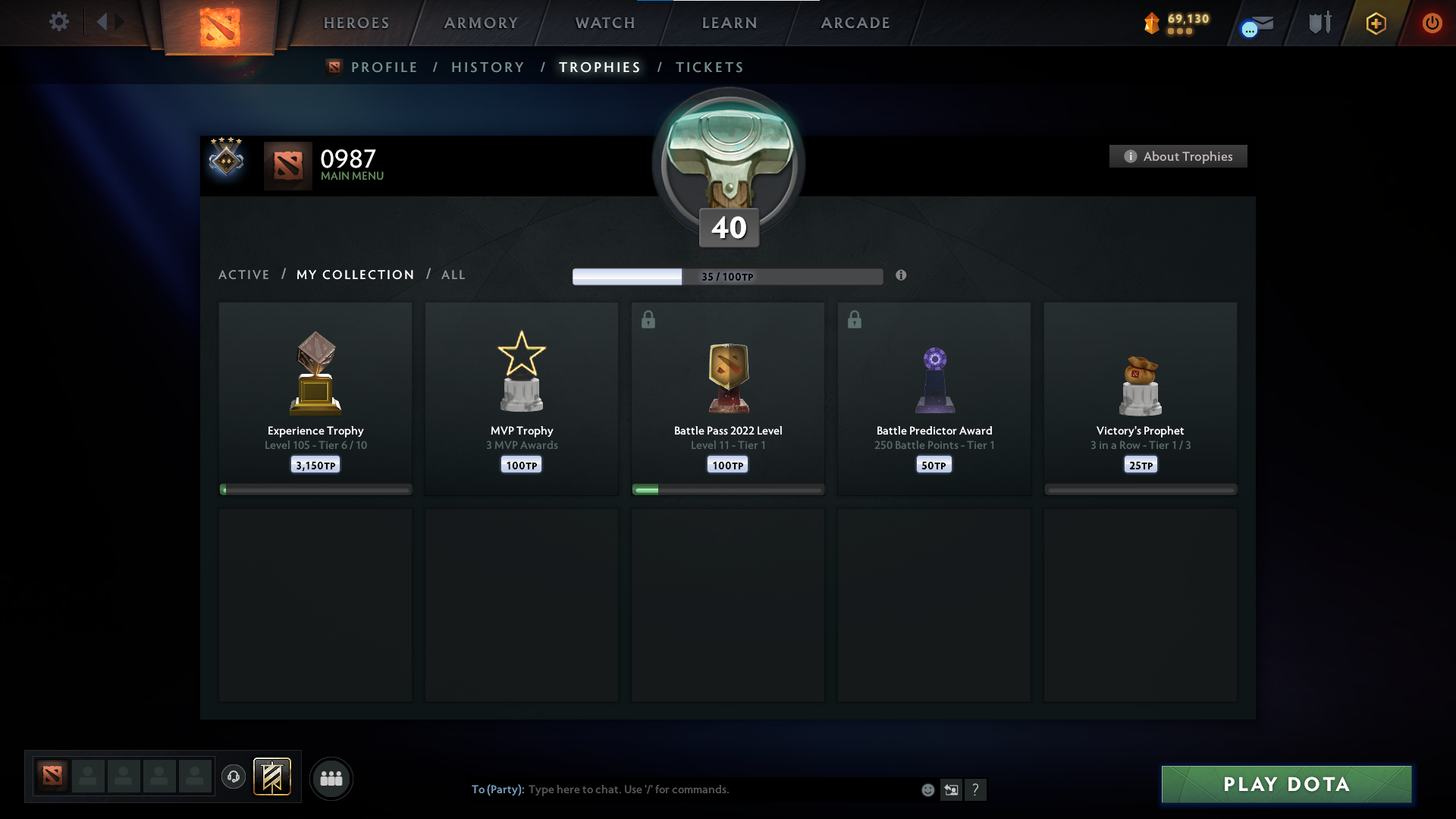Click the 35/100TP trophy progress bar
Viewport: 1456px width, 819px height.
[727, 276]
